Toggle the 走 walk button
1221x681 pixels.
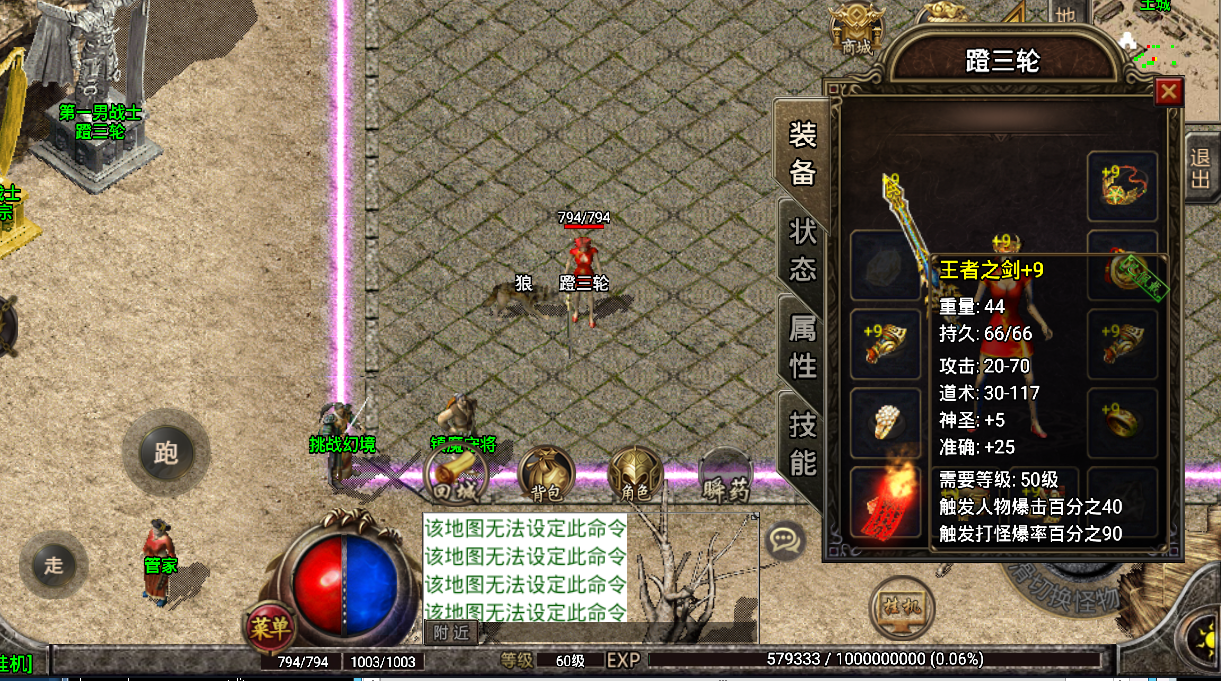click(54, 565)
